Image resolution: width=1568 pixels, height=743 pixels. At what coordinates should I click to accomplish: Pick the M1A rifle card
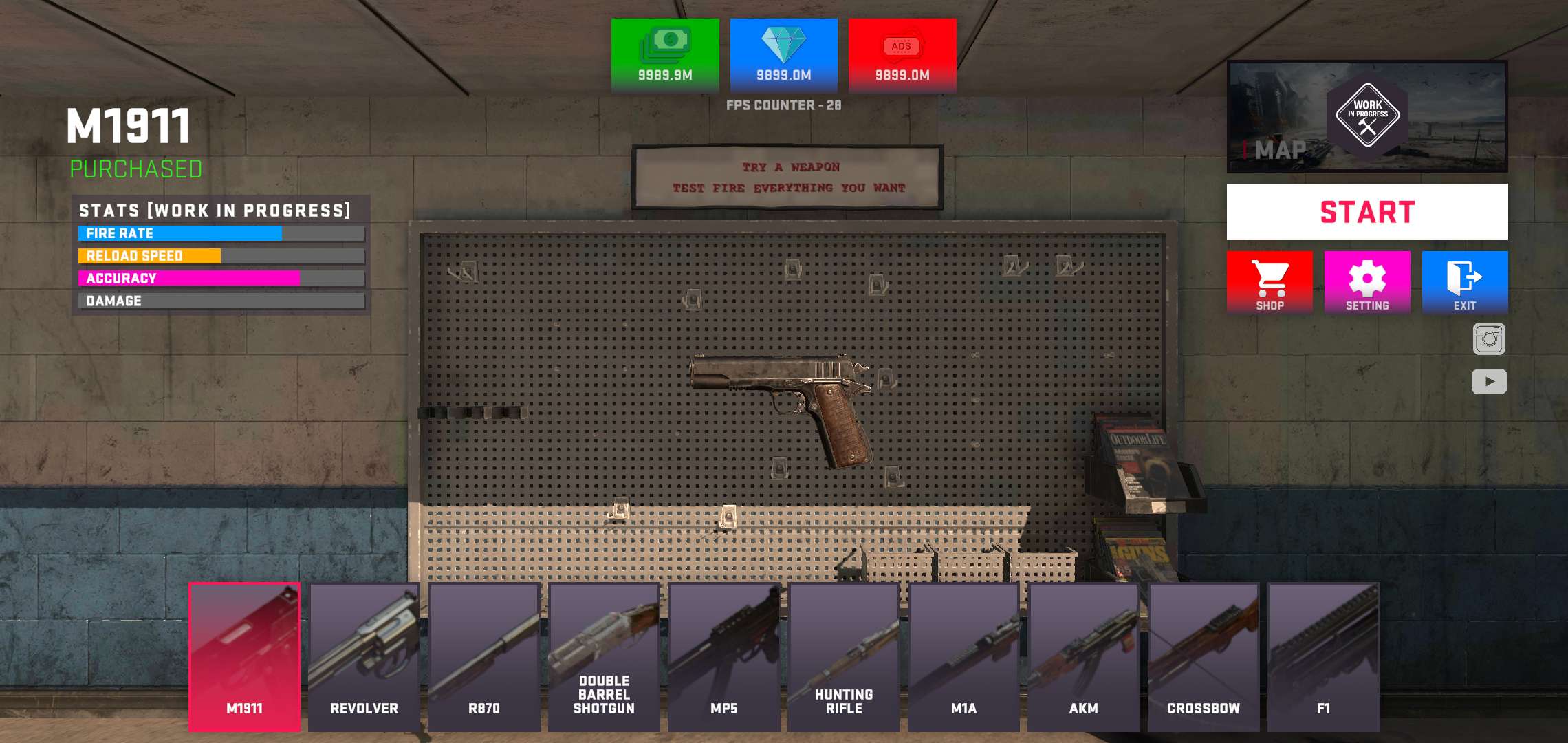(x=963, y=657)
